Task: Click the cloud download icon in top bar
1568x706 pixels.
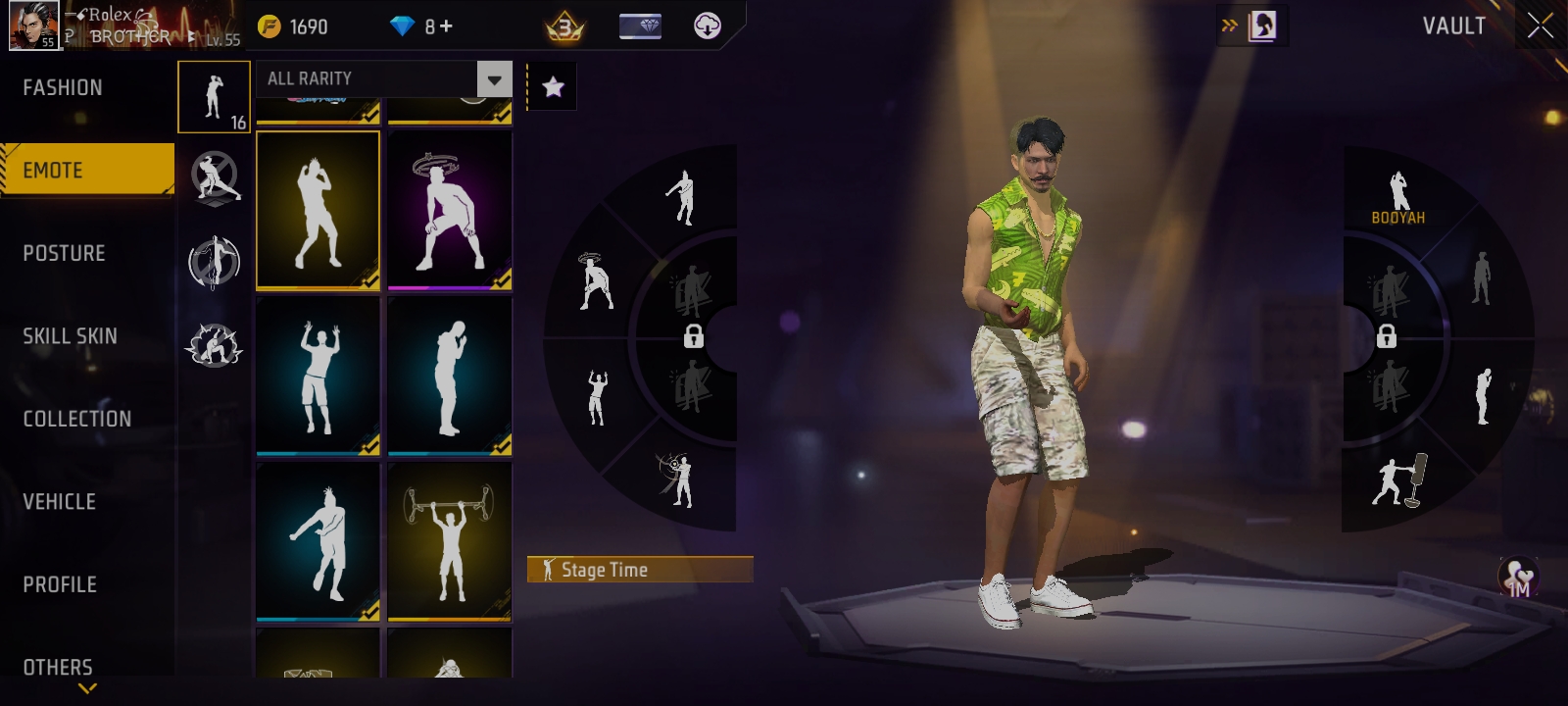Action: pyautogui.click(x=708, y=26)
